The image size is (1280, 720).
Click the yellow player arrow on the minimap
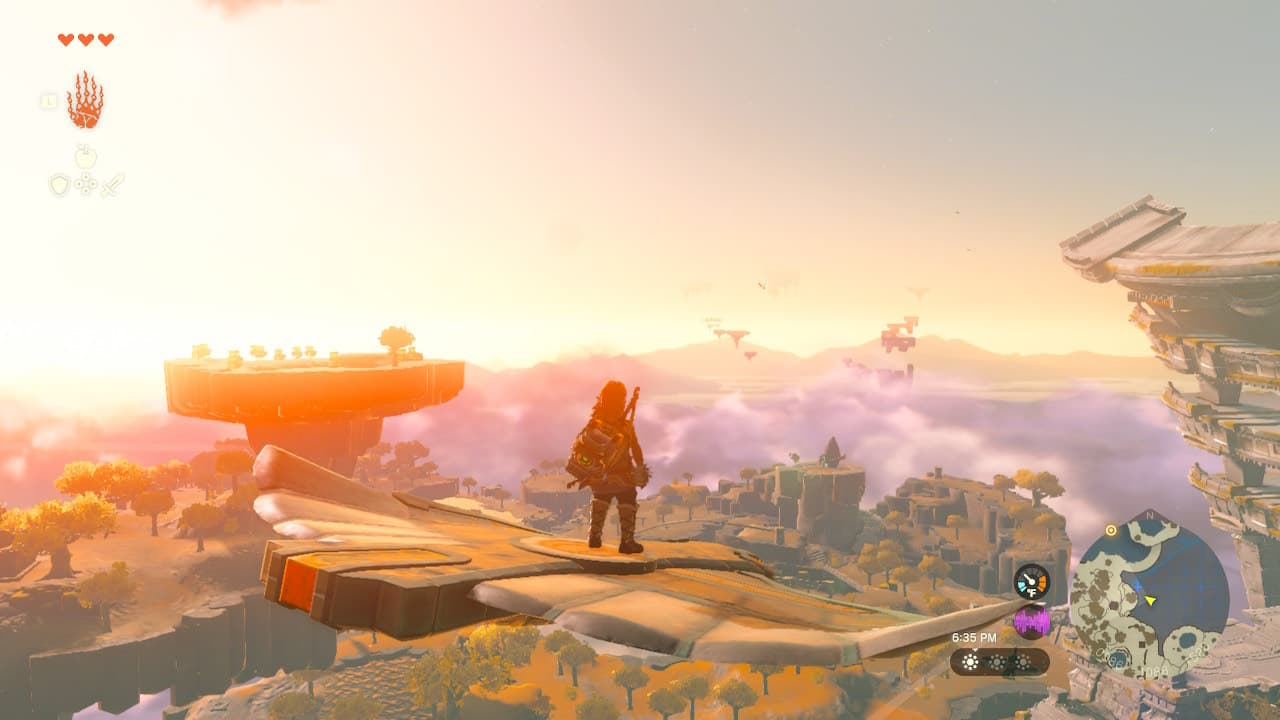tap(1150, 600)
